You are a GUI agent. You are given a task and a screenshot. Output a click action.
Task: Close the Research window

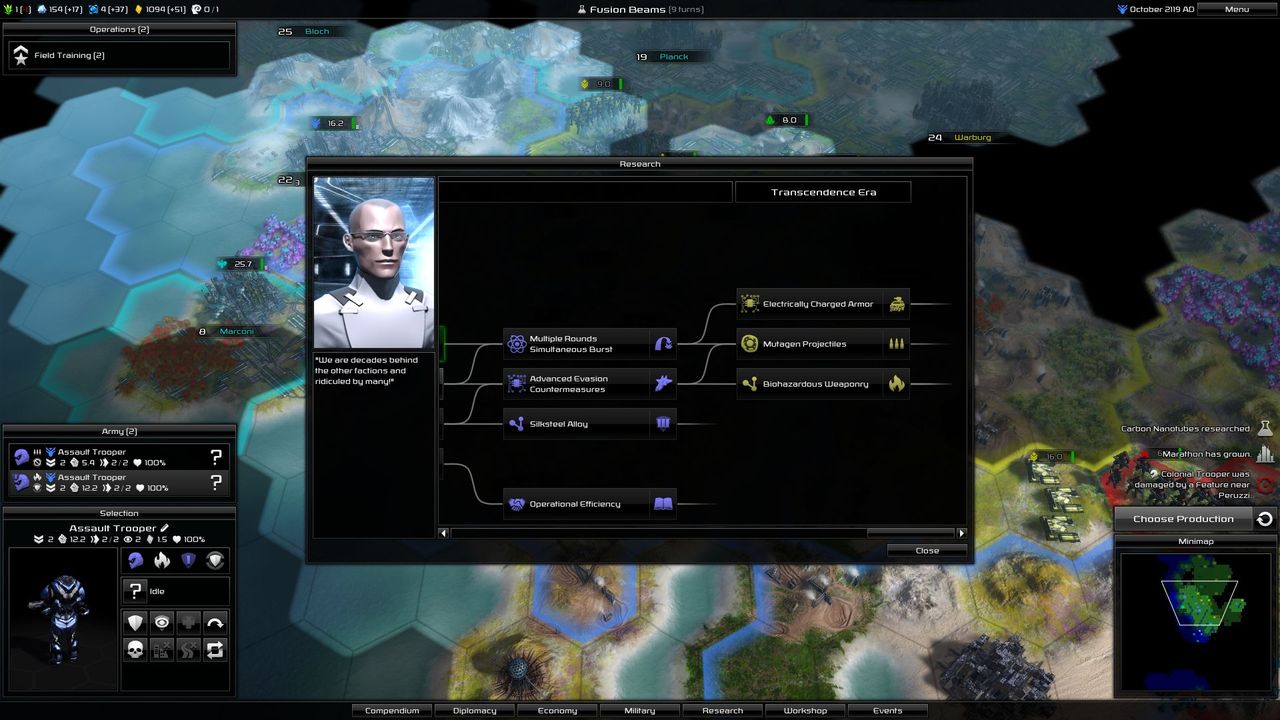925,550
